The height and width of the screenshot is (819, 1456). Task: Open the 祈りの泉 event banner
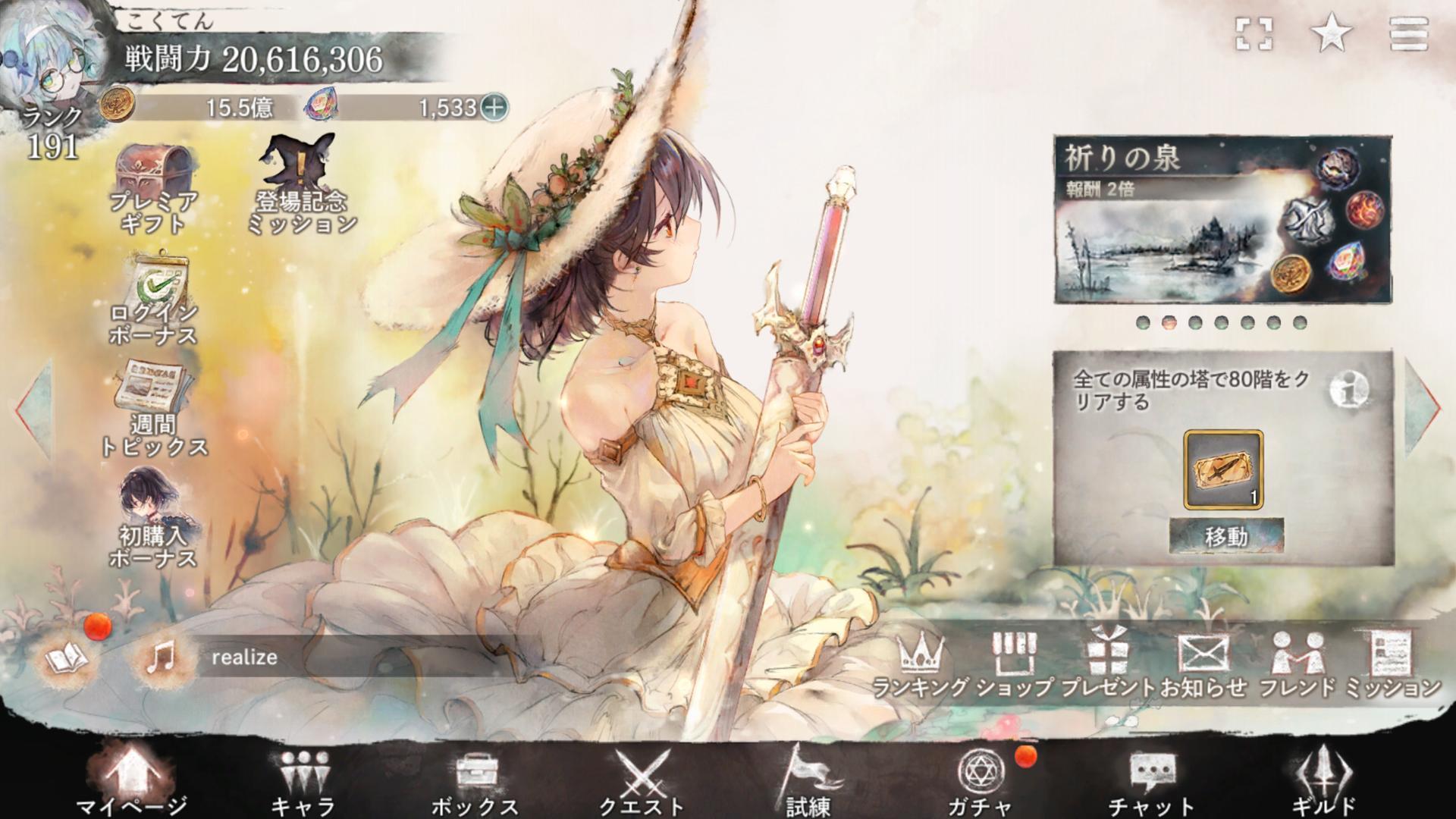pos(1222,220)
